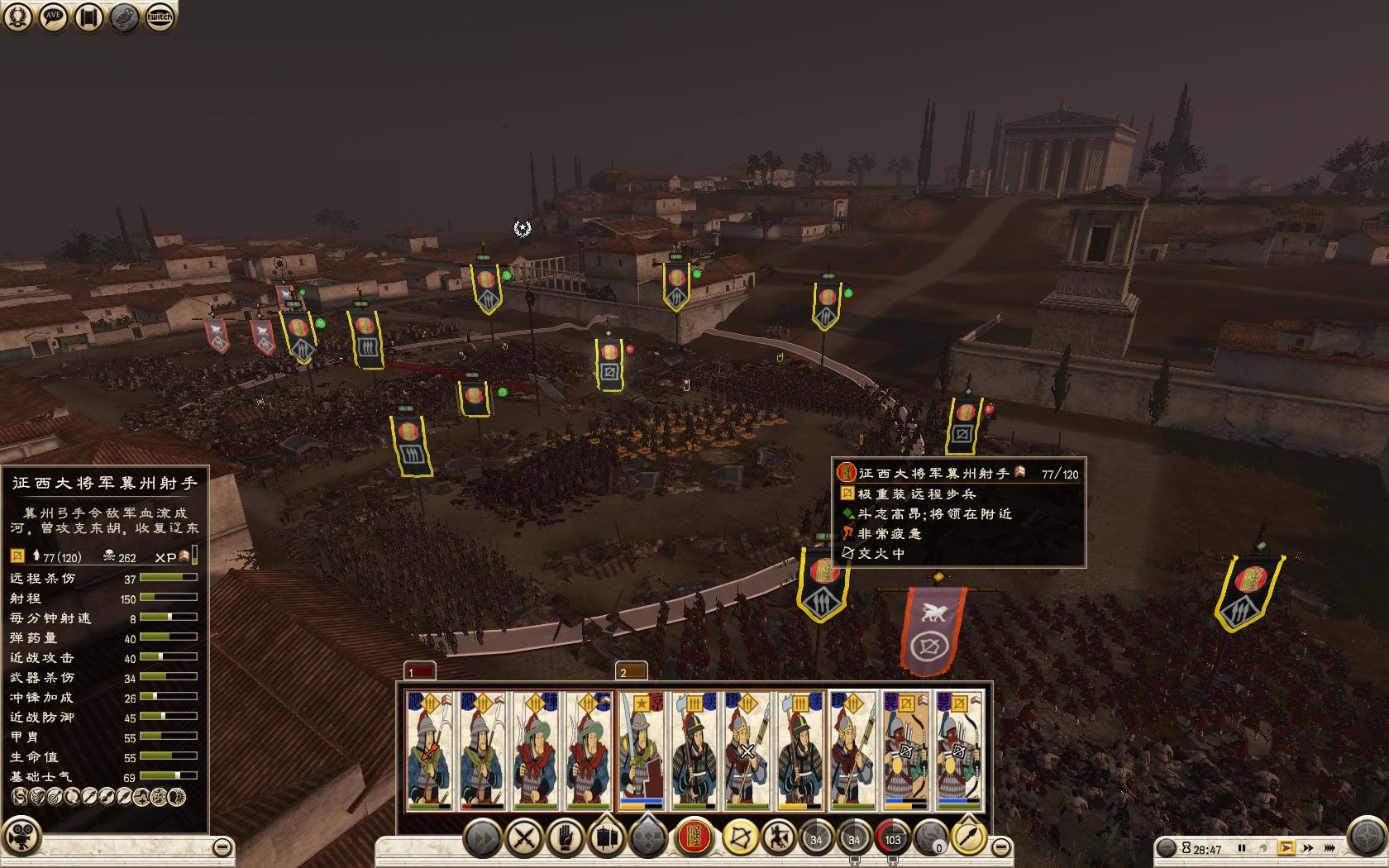Collapse the unit info panel
This screenshot has width=1389, height=868.
(x=222, y=847)
